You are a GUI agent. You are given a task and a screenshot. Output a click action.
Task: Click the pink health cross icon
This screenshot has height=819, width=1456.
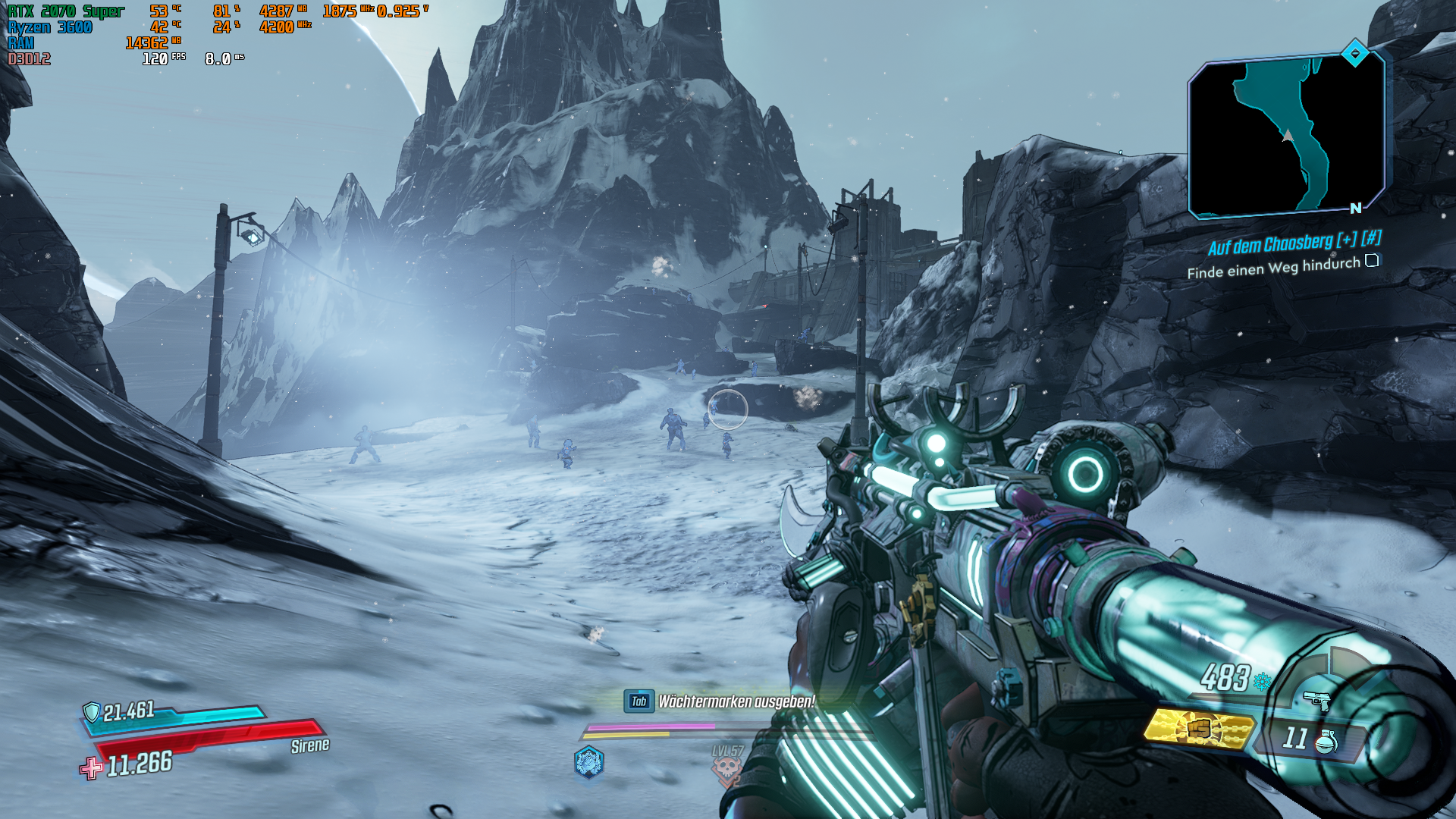[92, 768]
